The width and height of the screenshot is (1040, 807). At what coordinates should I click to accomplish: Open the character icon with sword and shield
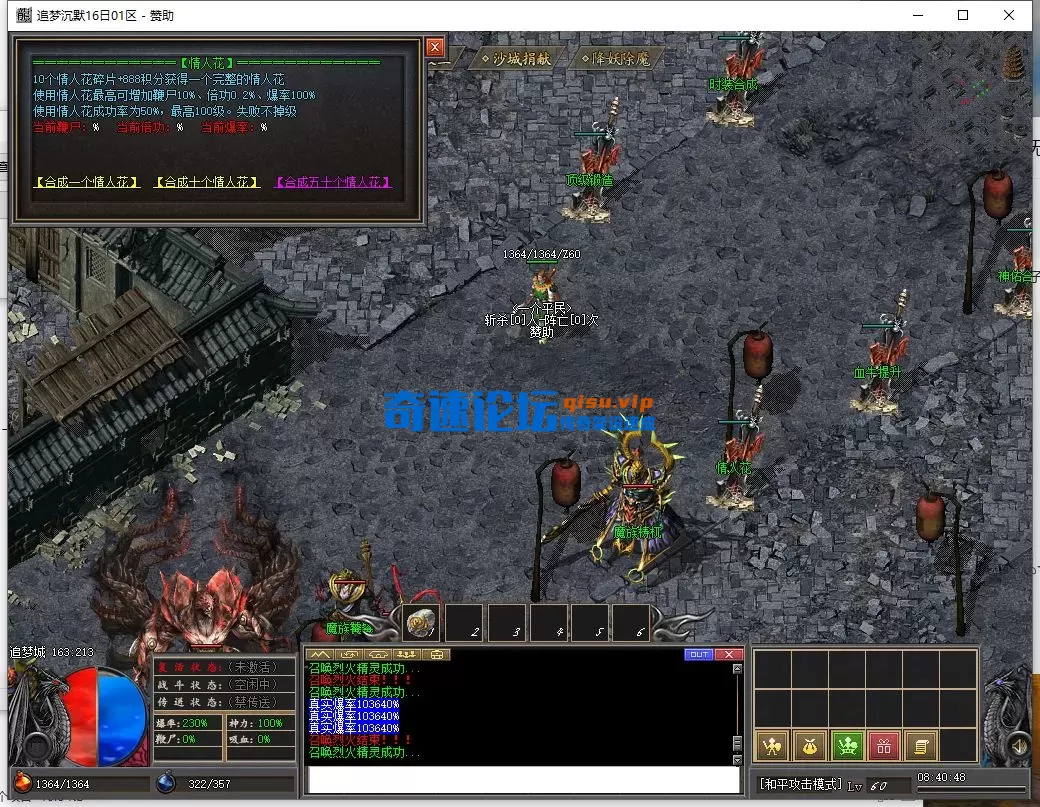coord(771,745)
